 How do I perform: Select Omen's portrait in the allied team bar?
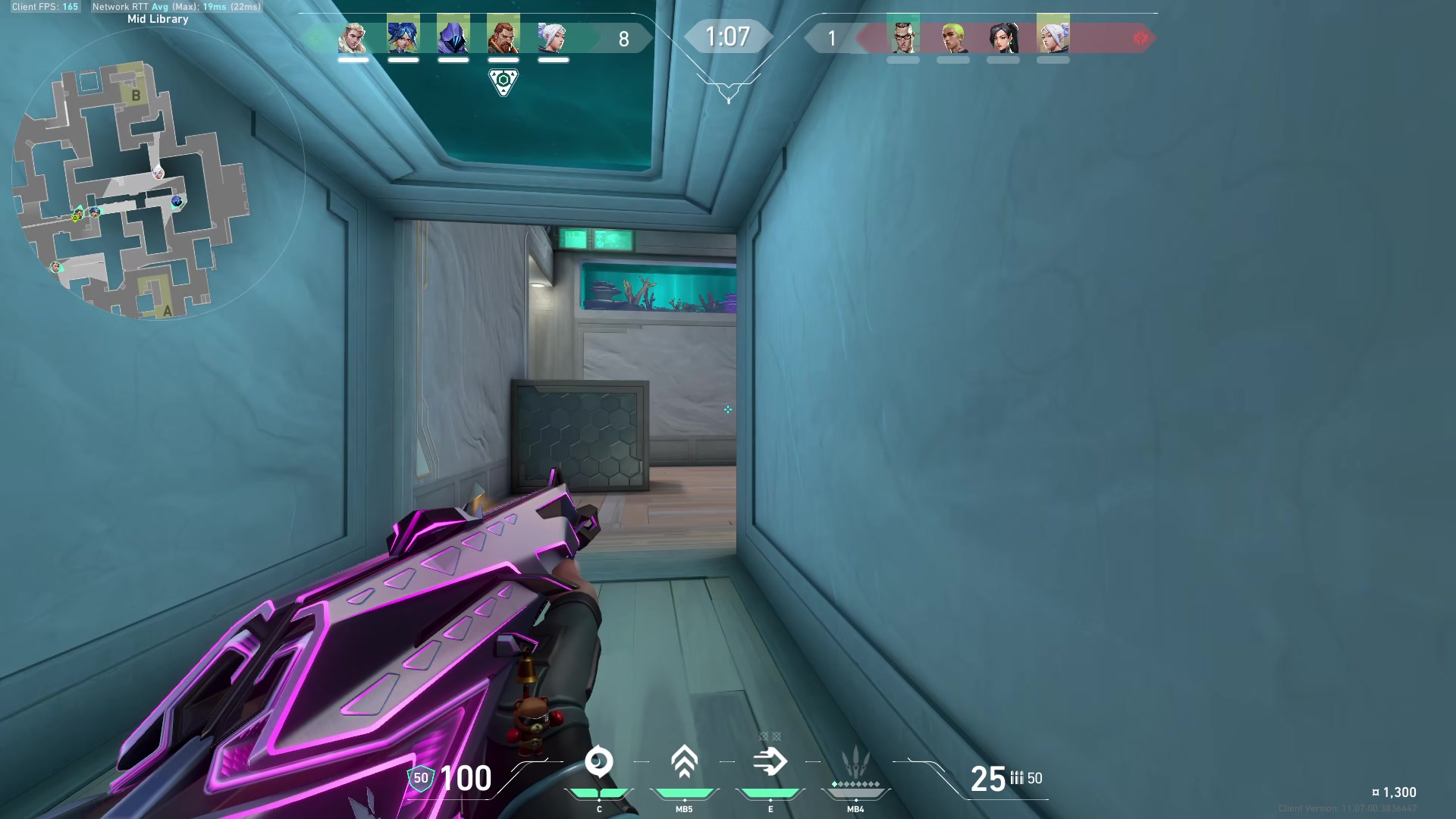(451, 38)
